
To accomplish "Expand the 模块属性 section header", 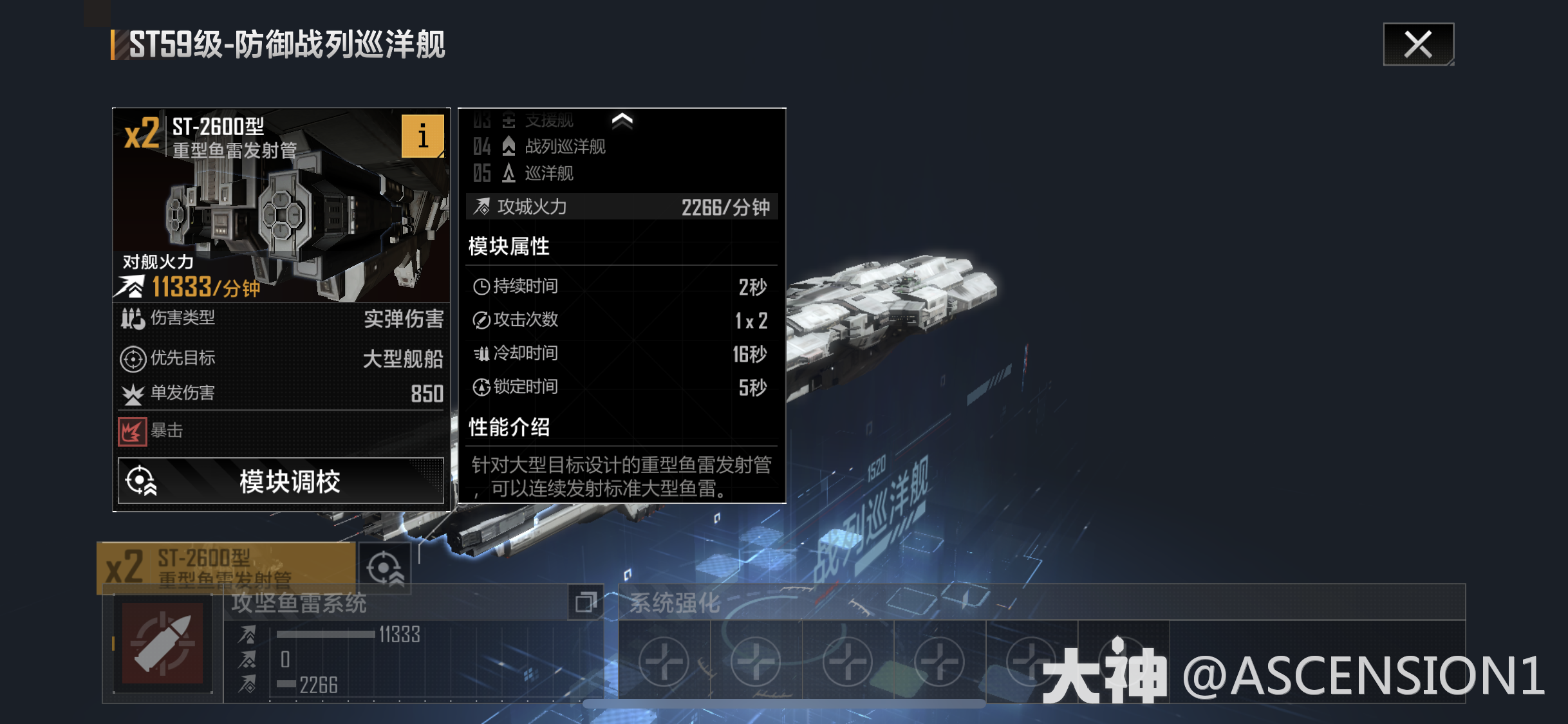I will [x=509, y=246].
